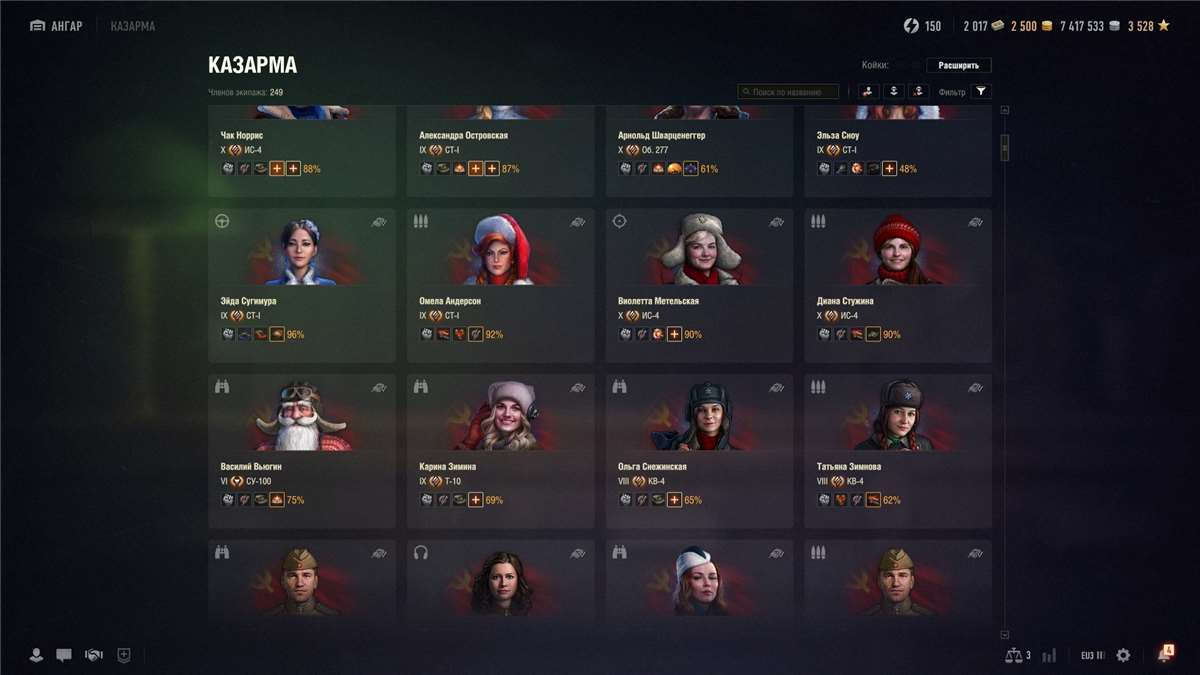Focus the crew name search field

click(x=789, y=92)
